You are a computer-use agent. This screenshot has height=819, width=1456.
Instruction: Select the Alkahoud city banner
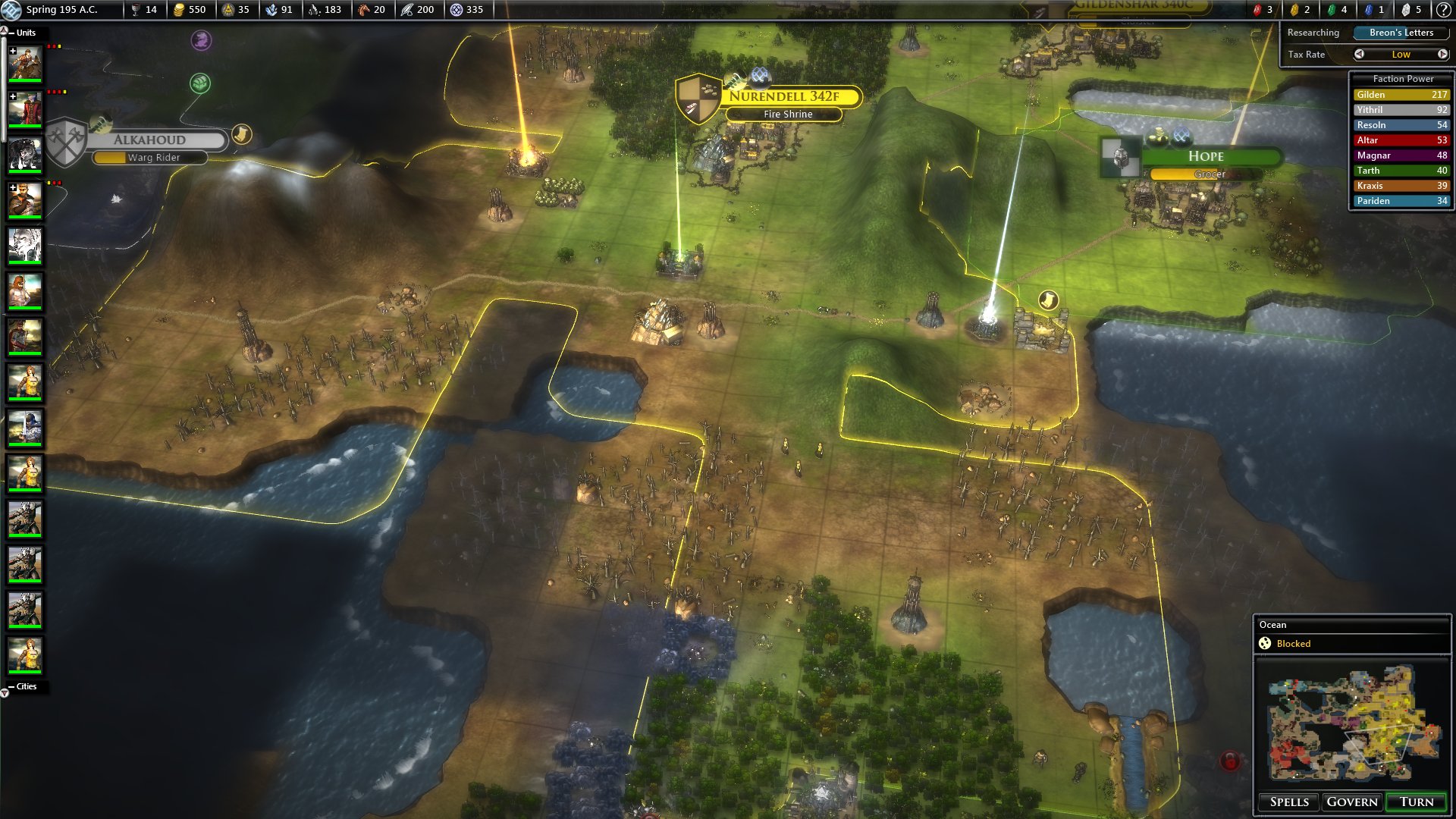click(150, 140)
